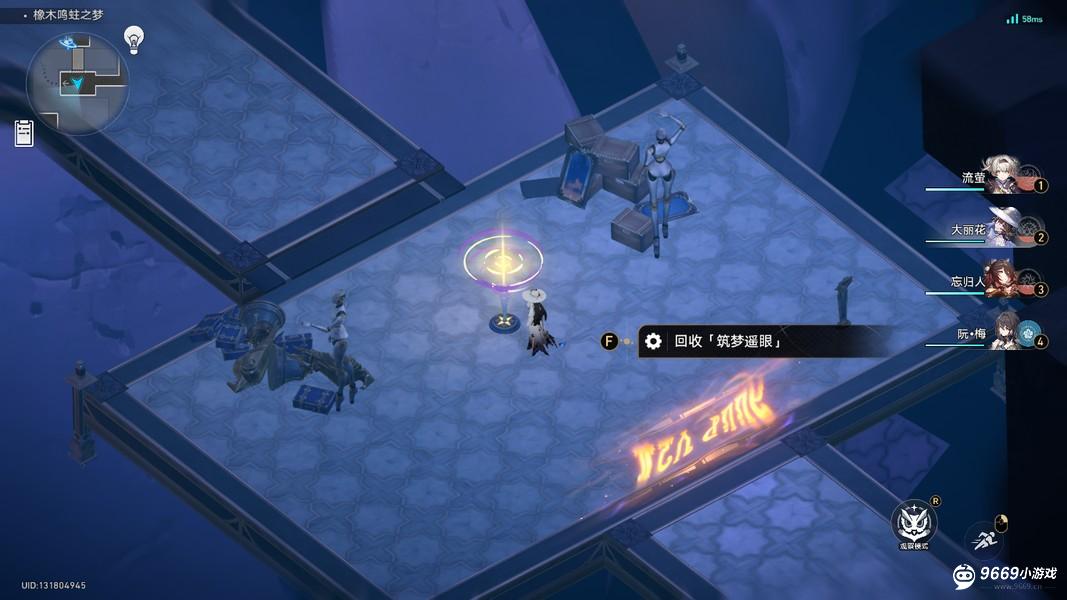Open the clipboard mission log icon
The image size is (1067, 600).
point(24,133)
